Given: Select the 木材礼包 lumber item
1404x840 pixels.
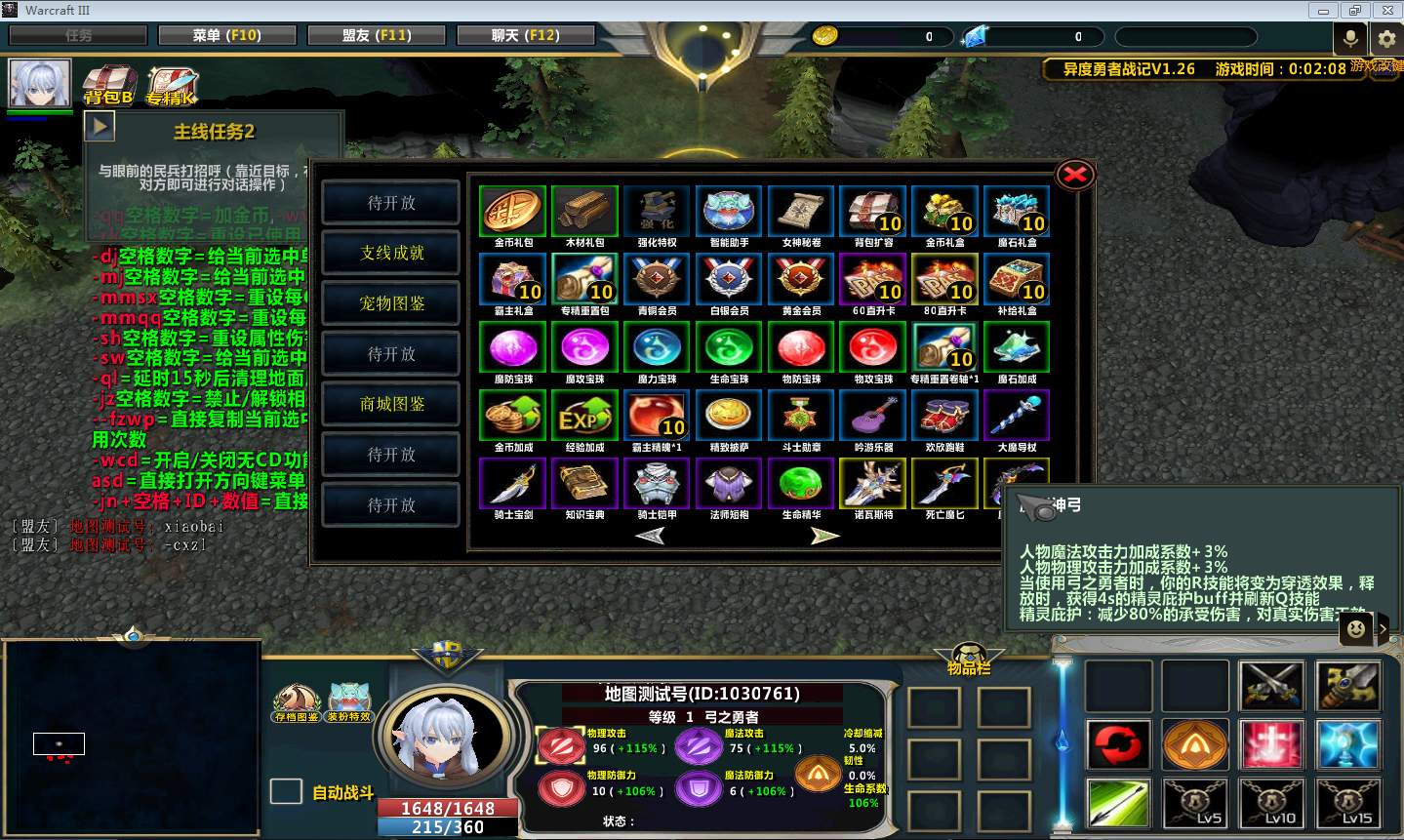Looking at the screenshot, I should 584,211.
